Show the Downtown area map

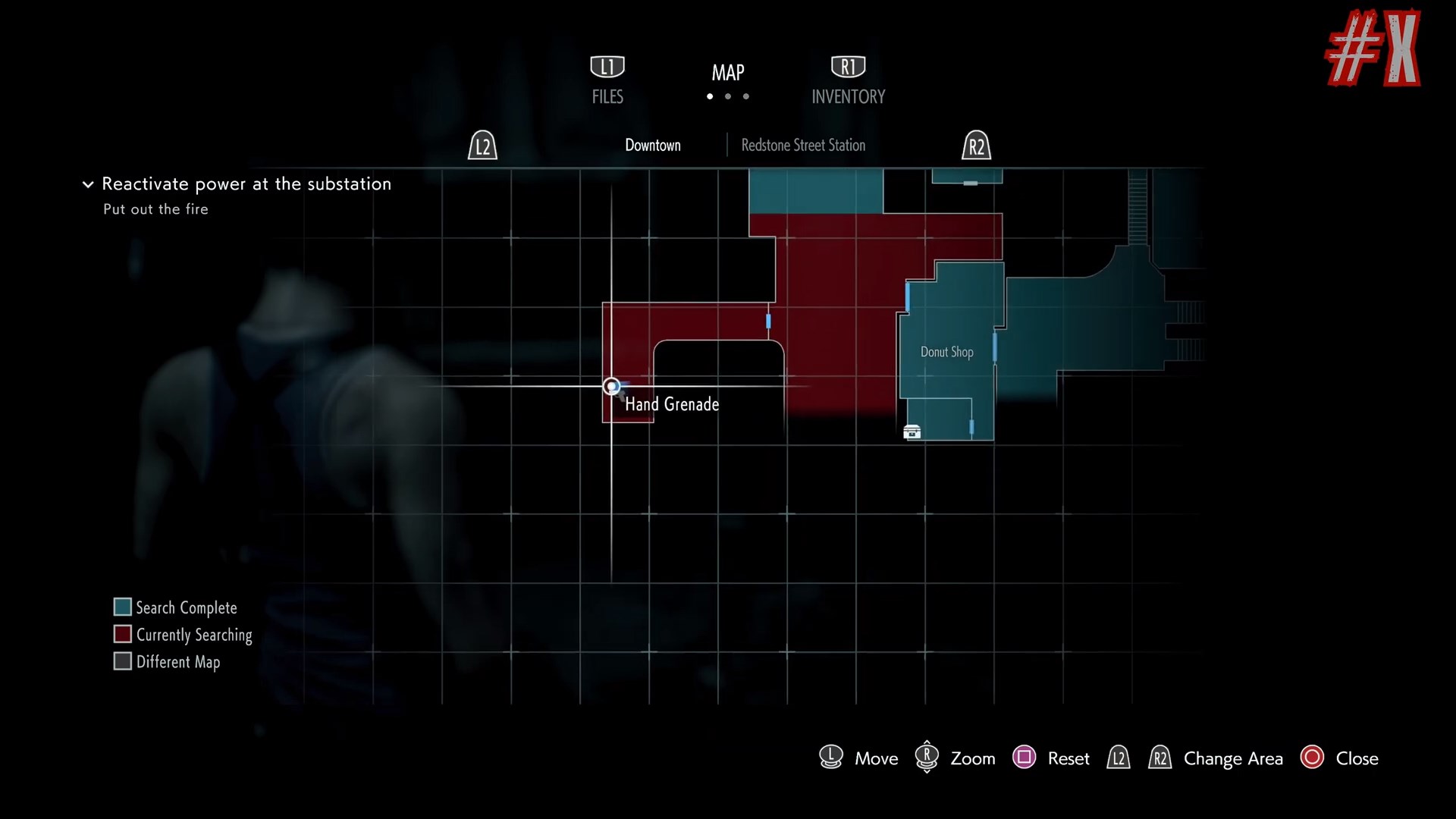pyautogui.click(x=652, y=145)
